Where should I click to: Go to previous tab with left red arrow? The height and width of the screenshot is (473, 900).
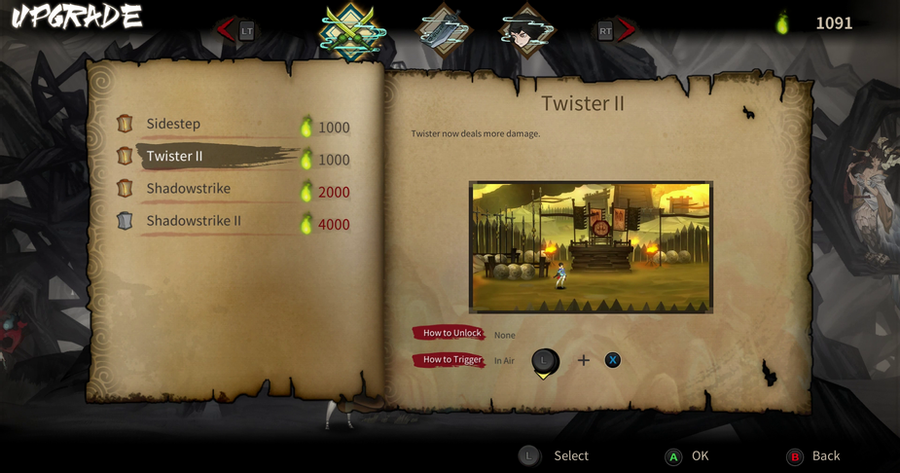coord(225,30)
